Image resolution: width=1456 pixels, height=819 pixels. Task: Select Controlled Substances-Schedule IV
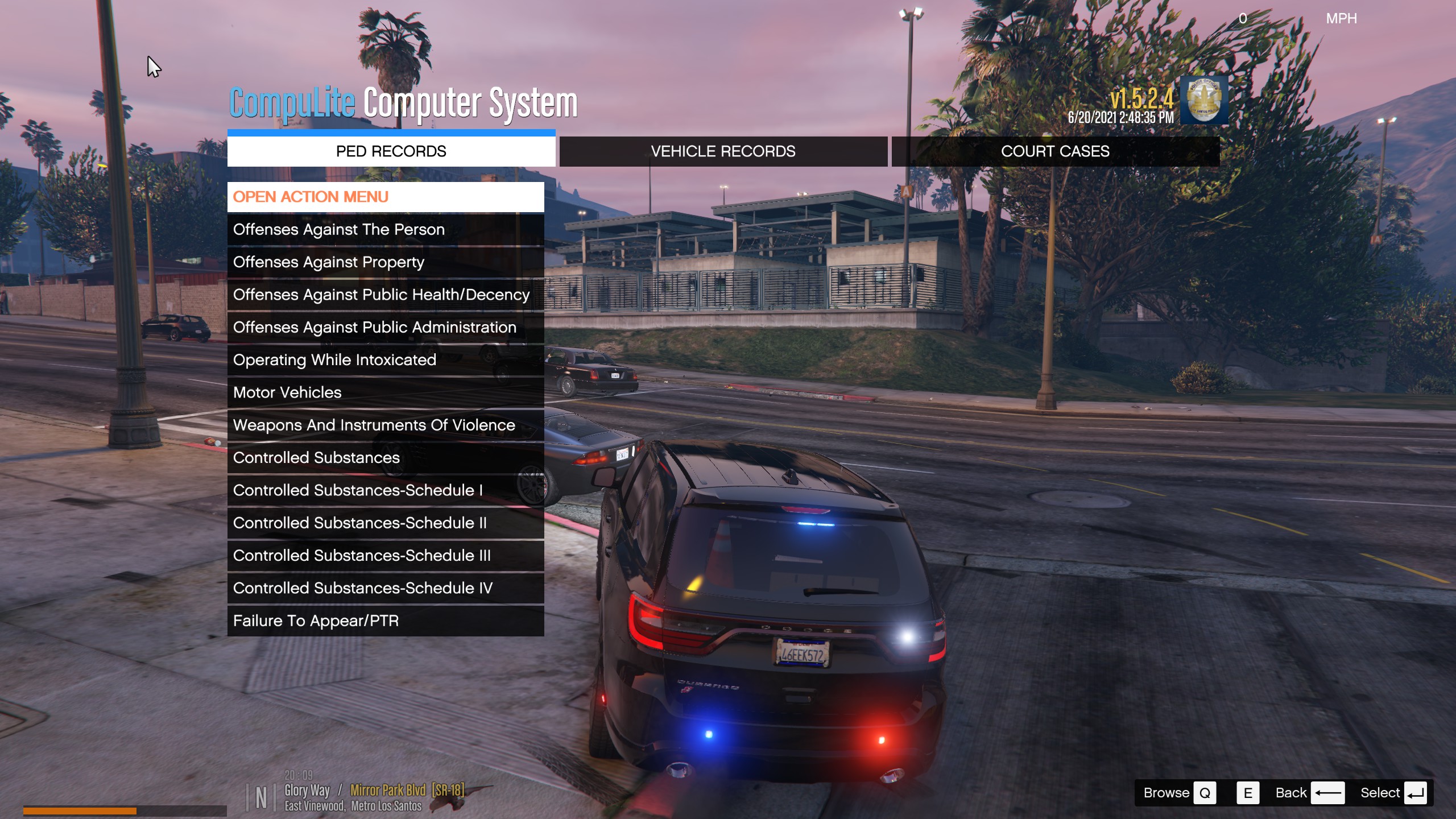coord(386,588)
